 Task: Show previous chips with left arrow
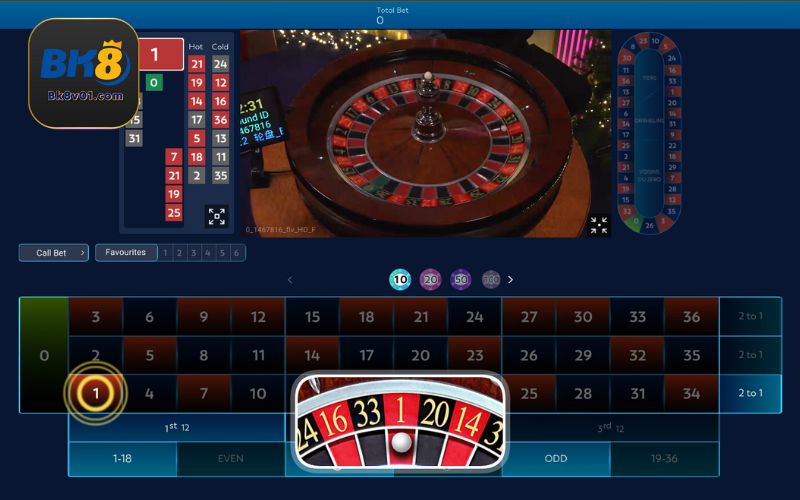point(291,280)
